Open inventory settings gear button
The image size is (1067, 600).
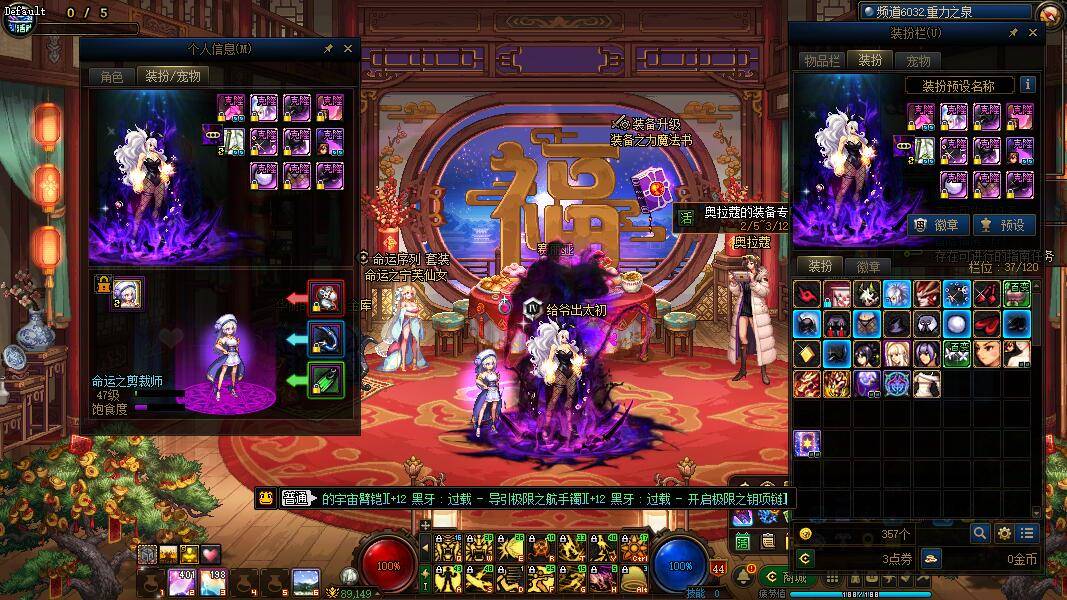(1004, 533)
